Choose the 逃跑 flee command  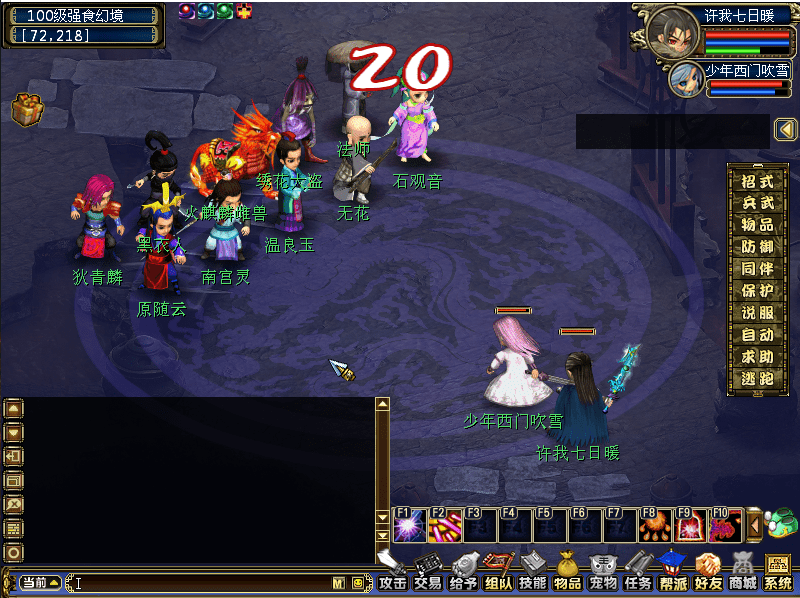coord(757,379)
